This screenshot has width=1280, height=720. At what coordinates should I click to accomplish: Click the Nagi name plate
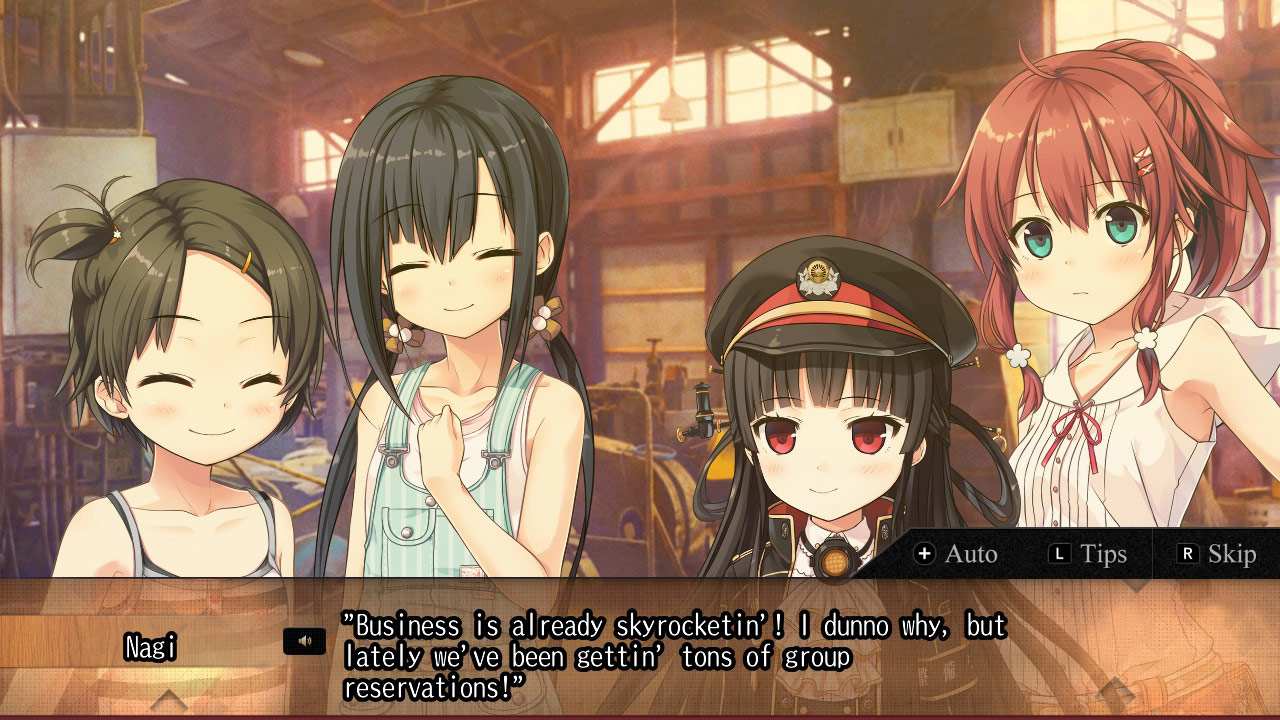[152, 645]
